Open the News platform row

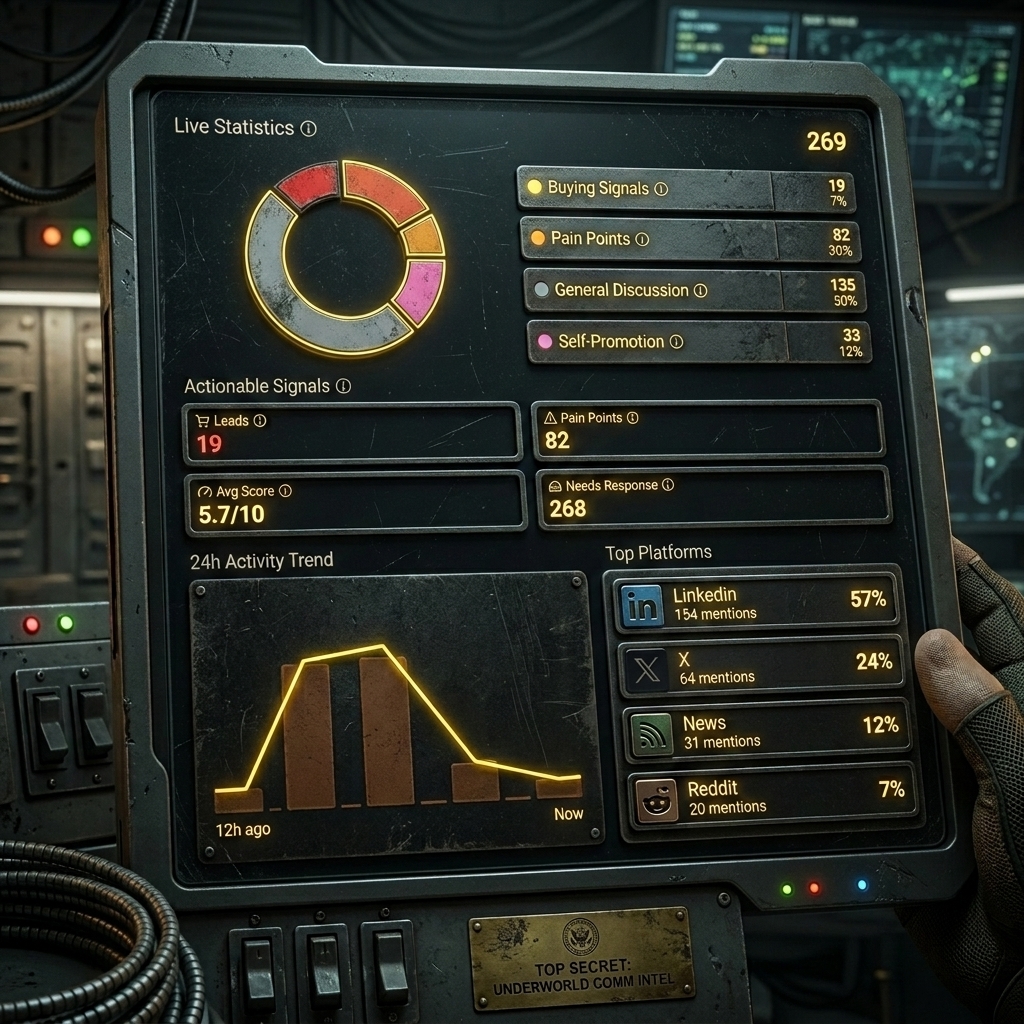tap(767, 731)
